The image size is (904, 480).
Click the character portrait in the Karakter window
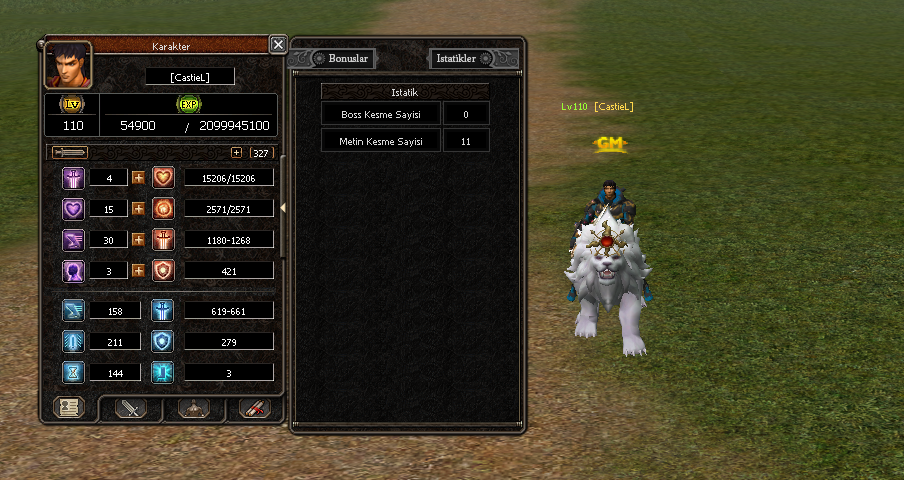point(68,65)
